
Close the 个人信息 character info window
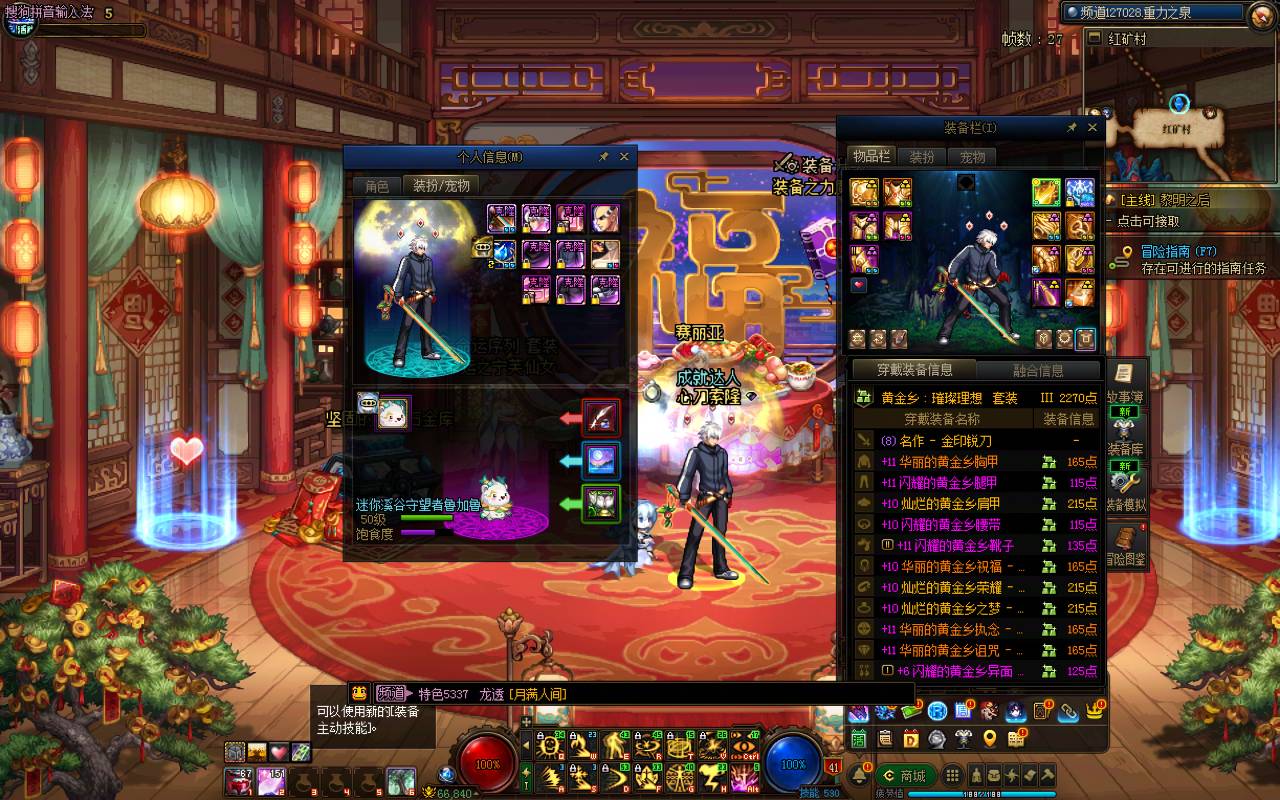[x=625, y=157]
